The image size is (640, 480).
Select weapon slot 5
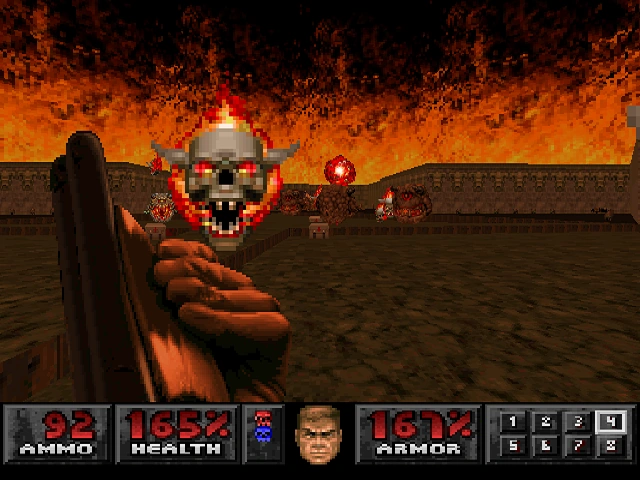(513, 445)
